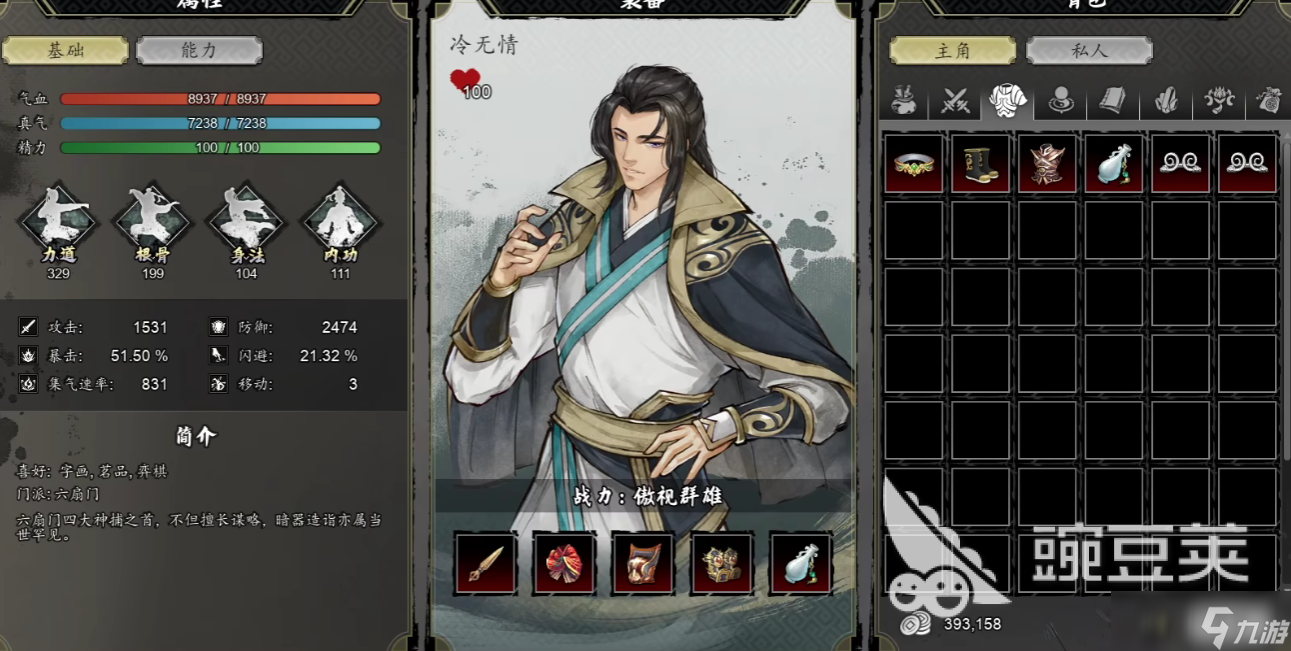Screen dimensions: 1291x651
Task: Select the 主角 backpack tab
Action: pyautogui.click(x=952, y=50)
